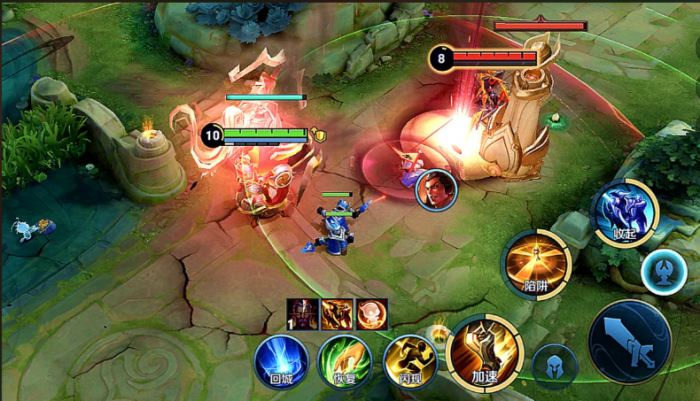
Task: Tap the helmet target button
Action: click(554, 366)
